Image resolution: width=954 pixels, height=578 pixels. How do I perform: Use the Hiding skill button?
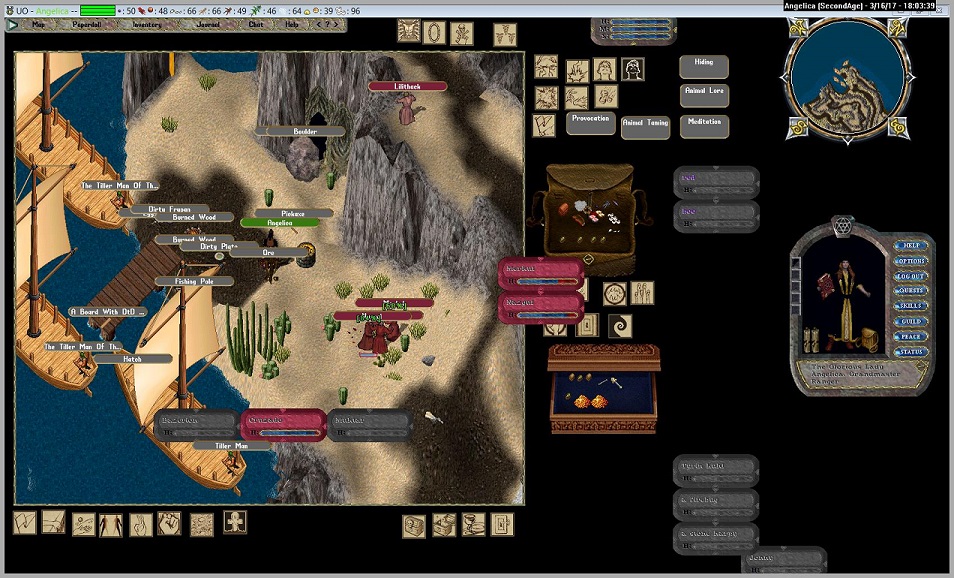coord(704,66)
